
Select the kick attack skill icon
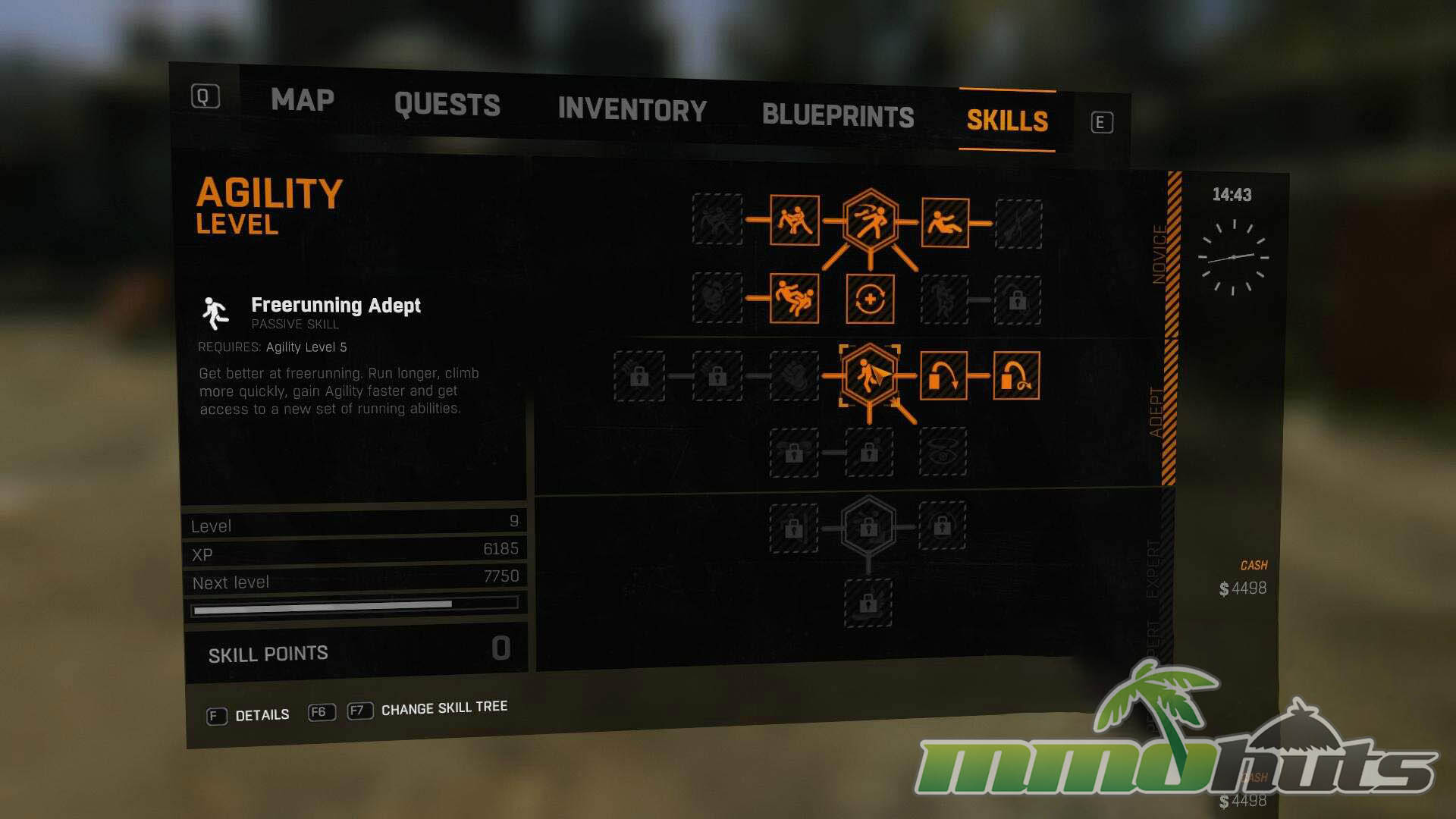click(x=794, y=221)
